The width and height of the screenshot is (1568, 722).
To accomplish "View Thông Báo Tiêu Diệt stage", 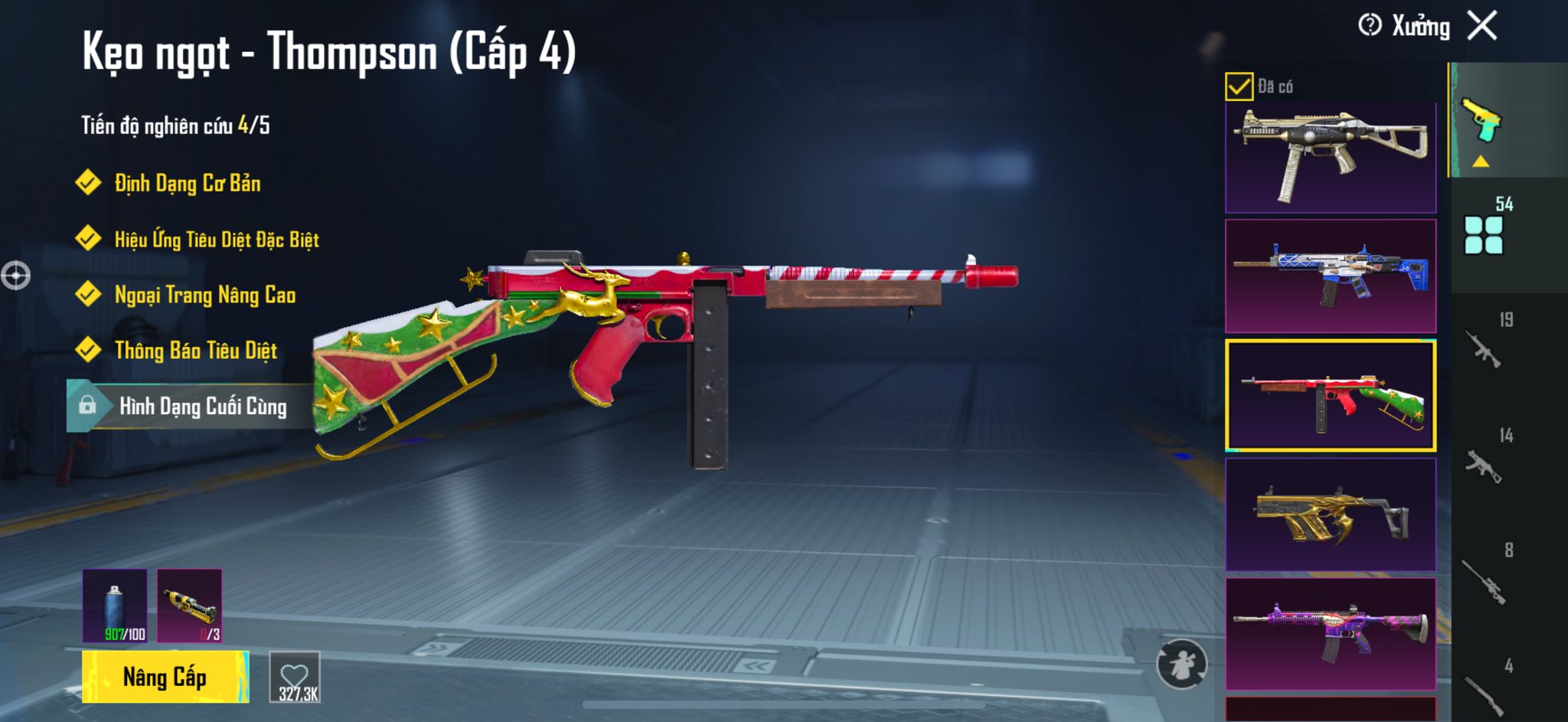I will coord(195,351).
